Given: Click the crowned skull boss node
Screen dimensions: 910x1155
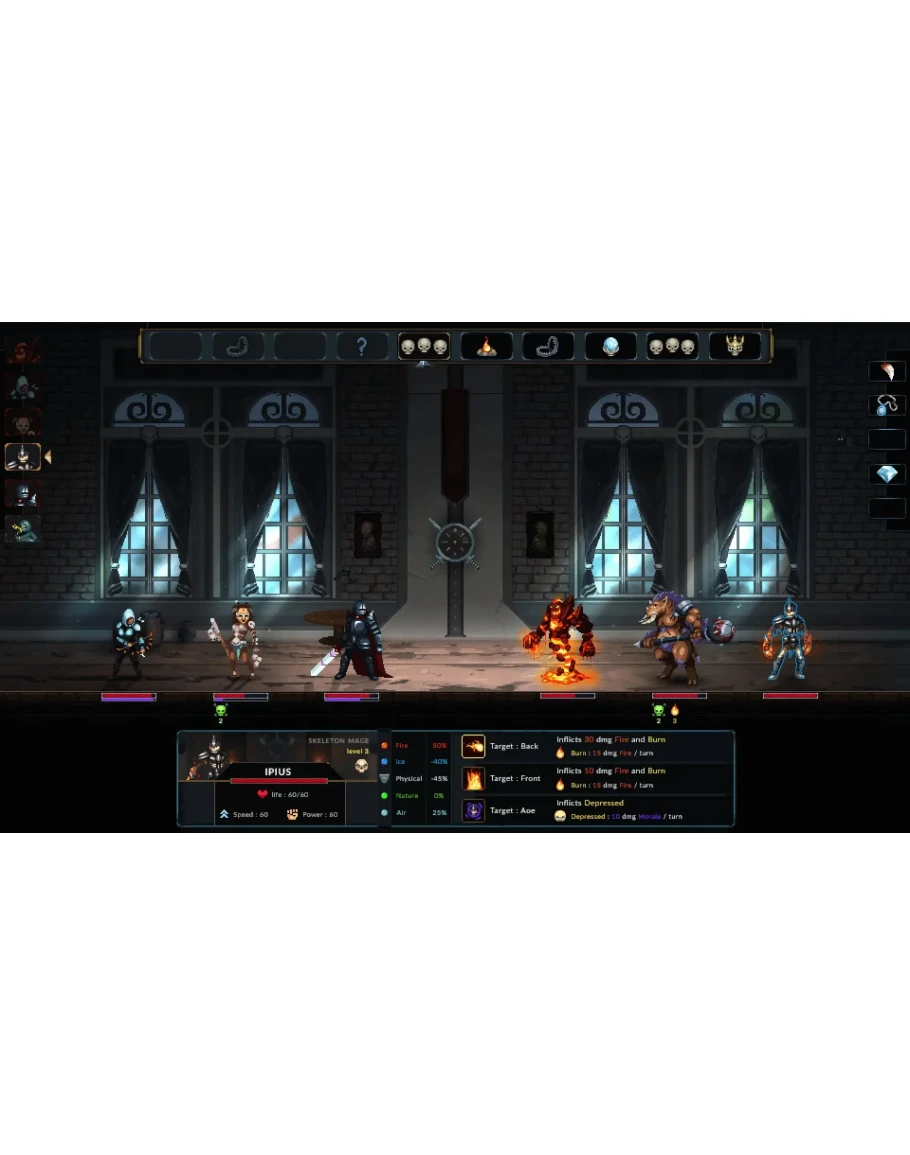Looking at the screenshot, I should pos(734,347).
